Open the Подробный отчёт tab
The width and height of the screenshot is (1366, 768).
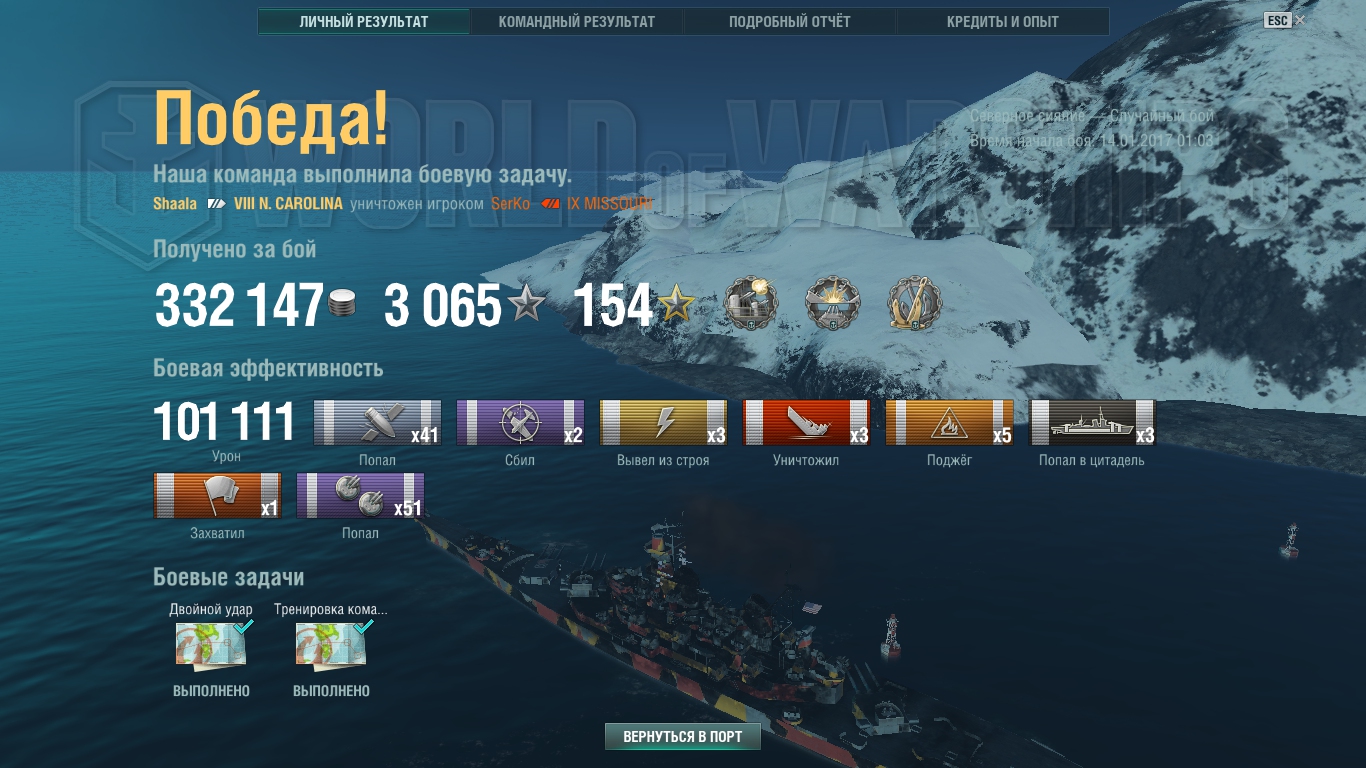point(790,21)
